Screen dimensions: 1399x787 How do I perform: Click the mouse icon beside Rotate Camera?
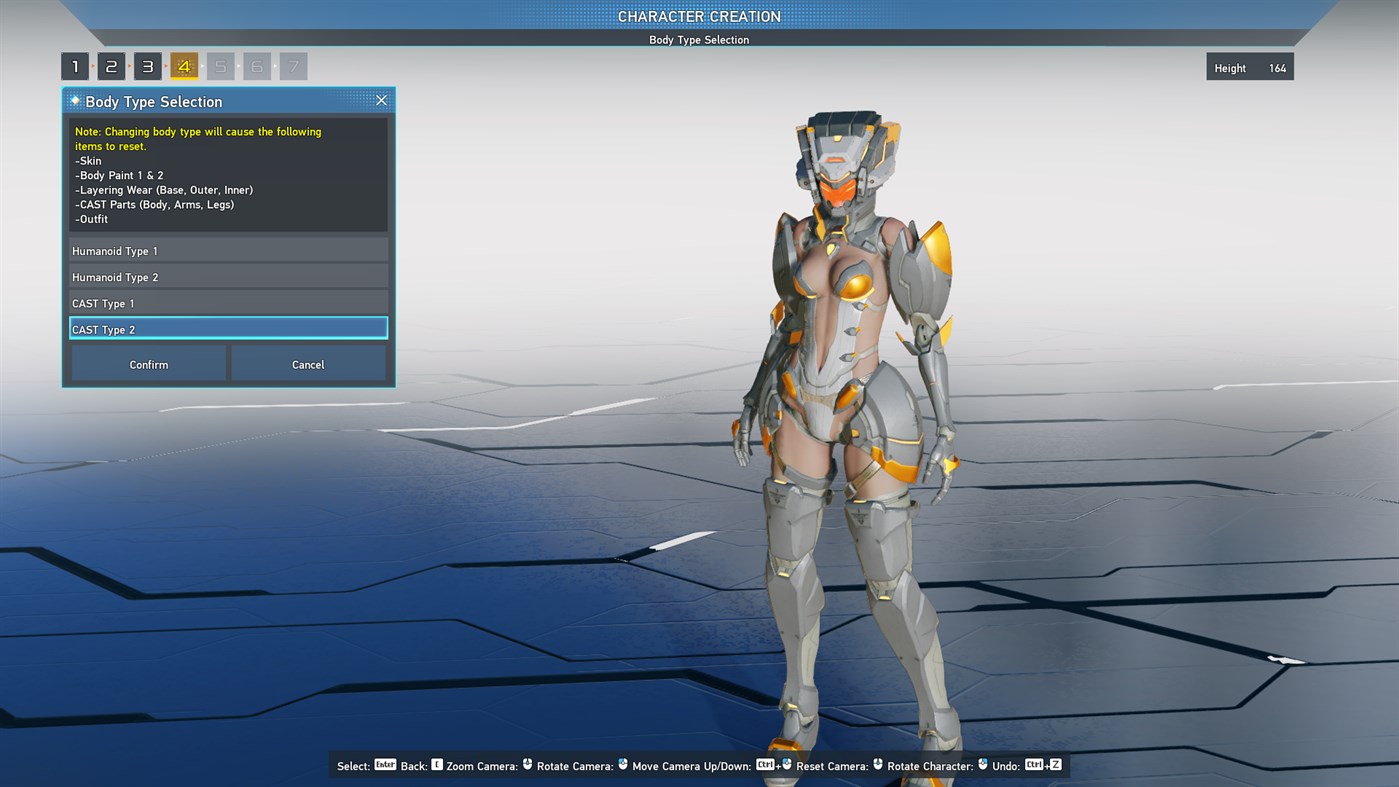[623, 764]
